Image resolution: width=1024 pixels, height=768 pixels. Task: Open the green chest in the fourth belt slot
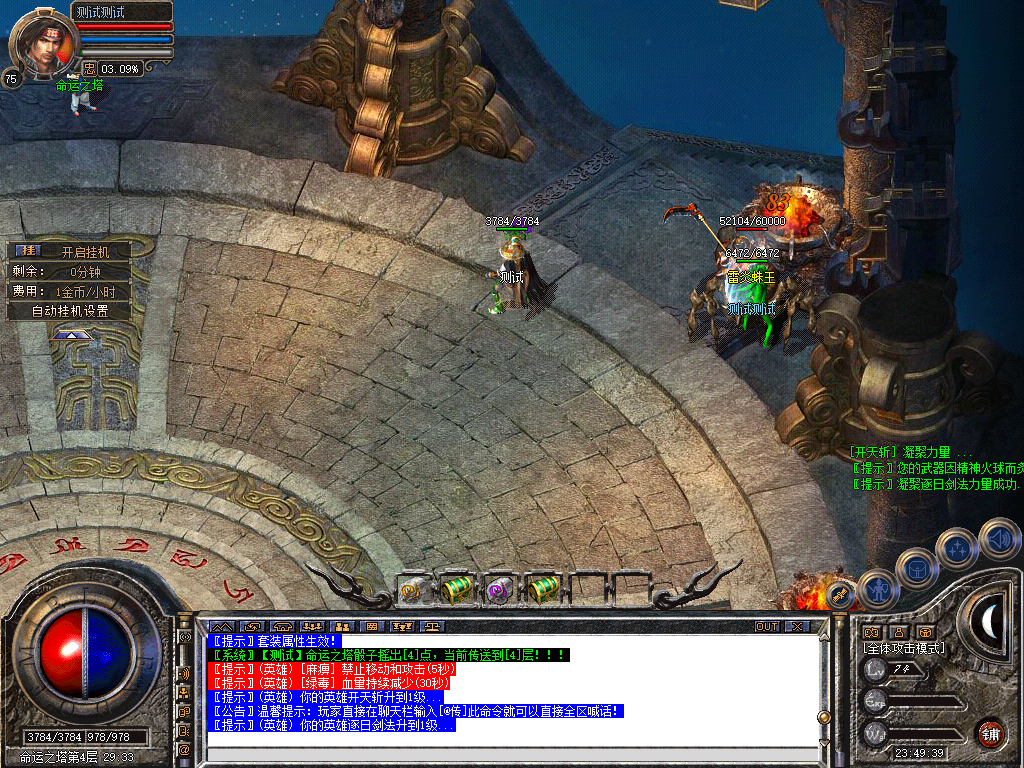point(542,590)
